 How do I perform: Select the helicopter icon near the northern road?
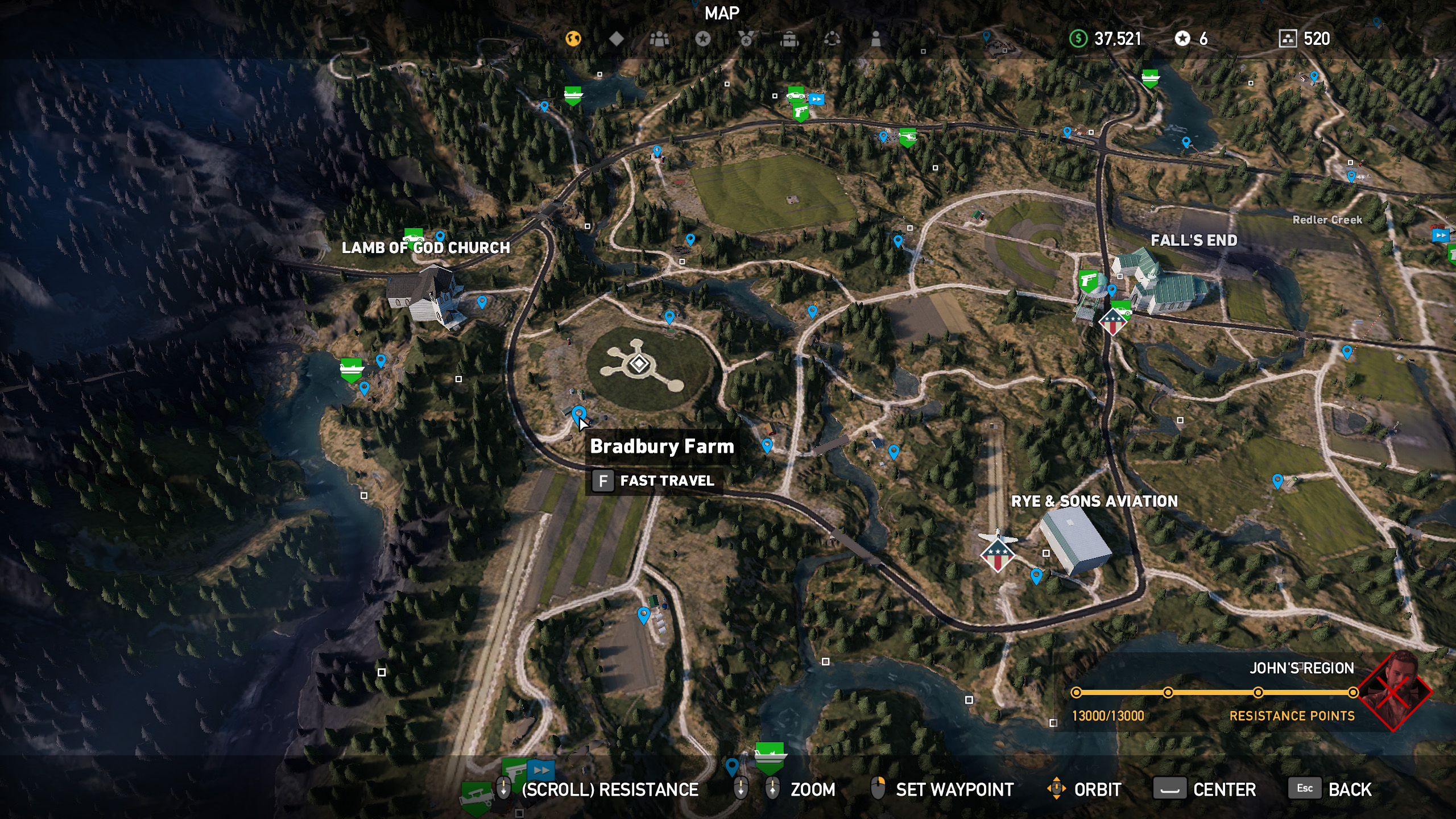click(x=908, y=136)
